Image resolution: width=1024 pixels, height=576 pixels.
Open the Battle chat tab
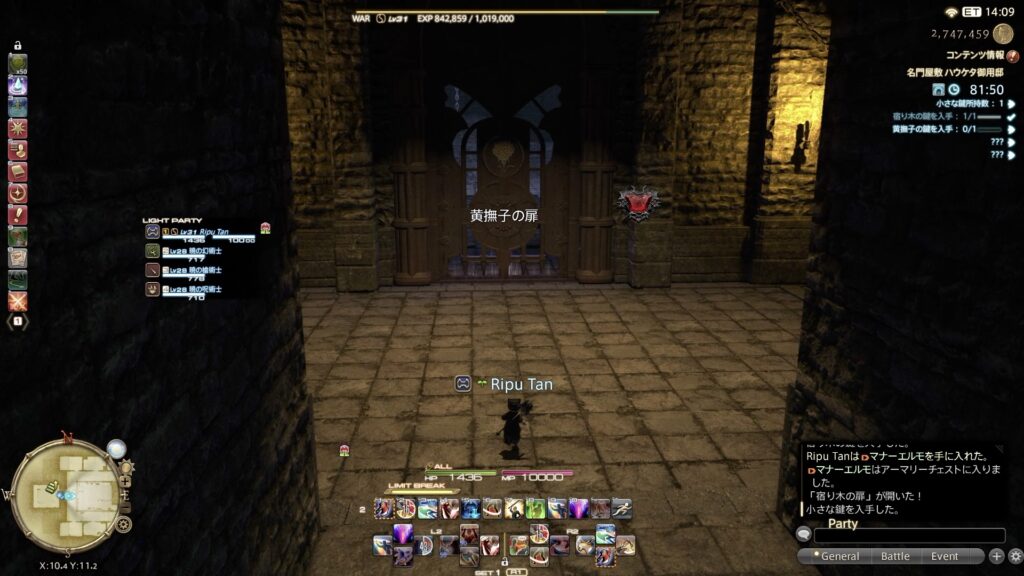pos(895,556)
